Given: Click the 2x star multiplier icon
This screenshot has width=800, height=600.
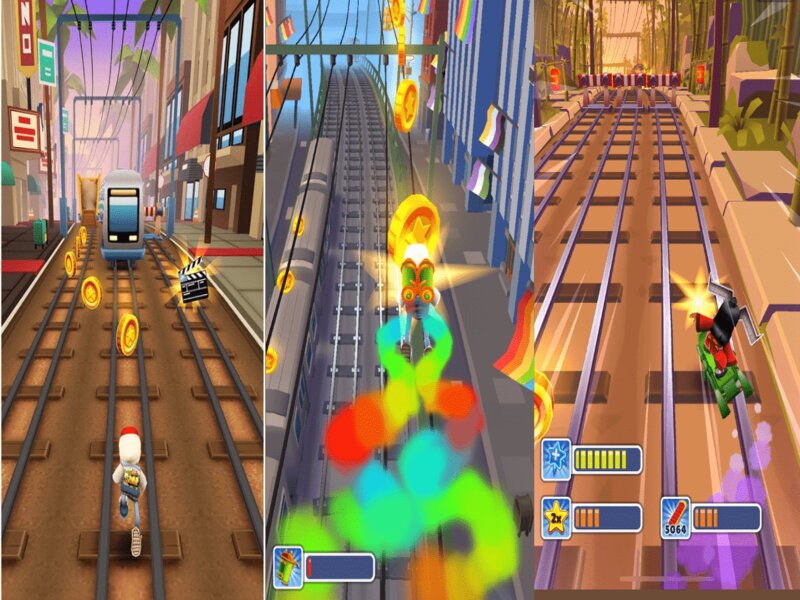Looking at the screenshot, I should [x=556, y=517].
